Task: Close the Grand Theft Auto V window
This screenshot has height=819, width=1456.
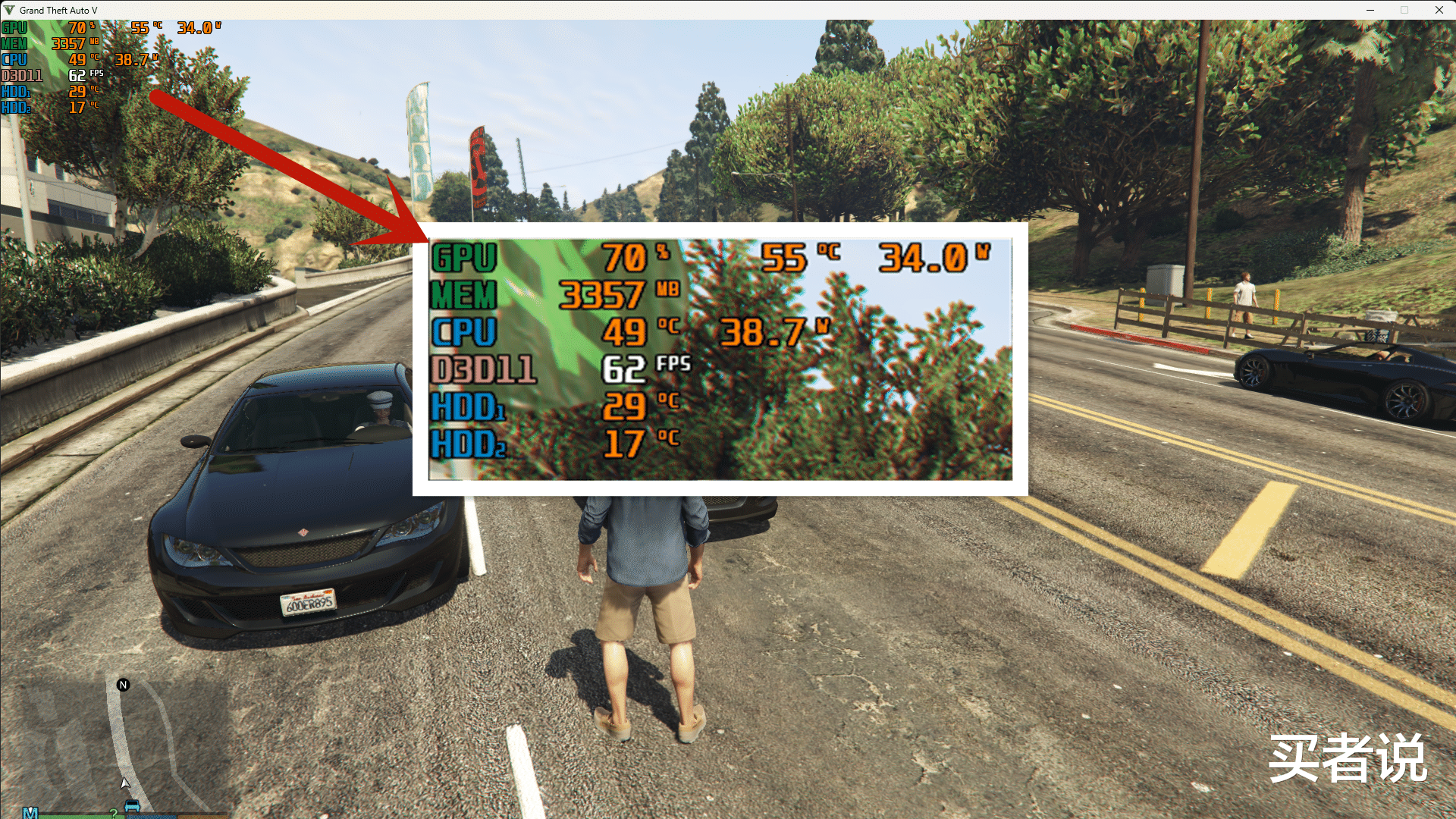Action: (x=1439, y=10)
